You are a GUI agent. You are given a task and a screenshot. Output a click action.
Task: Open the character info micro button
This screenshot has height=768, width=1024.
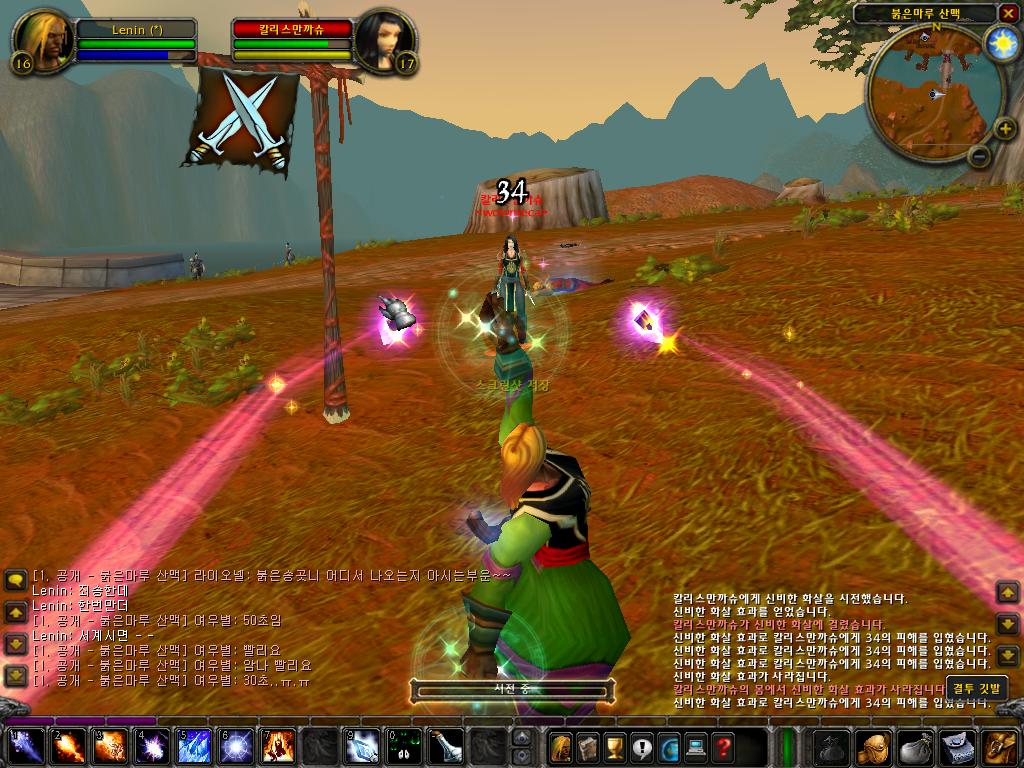coord(561,747)
